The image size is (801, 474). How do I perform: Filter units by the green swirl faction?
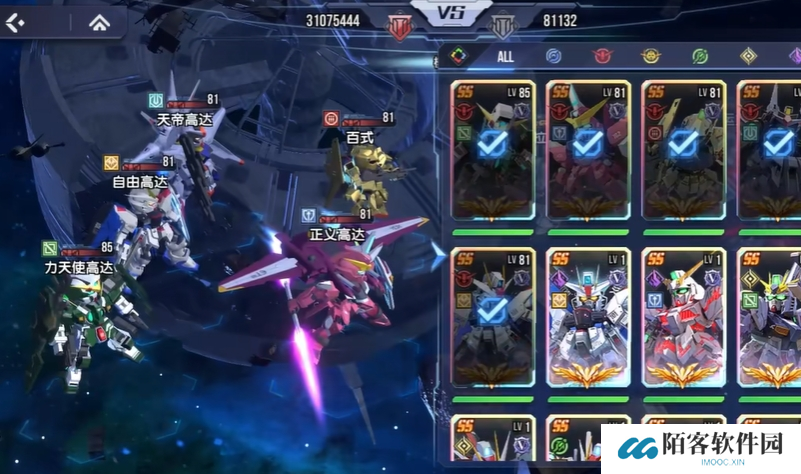tap(699, 57)
